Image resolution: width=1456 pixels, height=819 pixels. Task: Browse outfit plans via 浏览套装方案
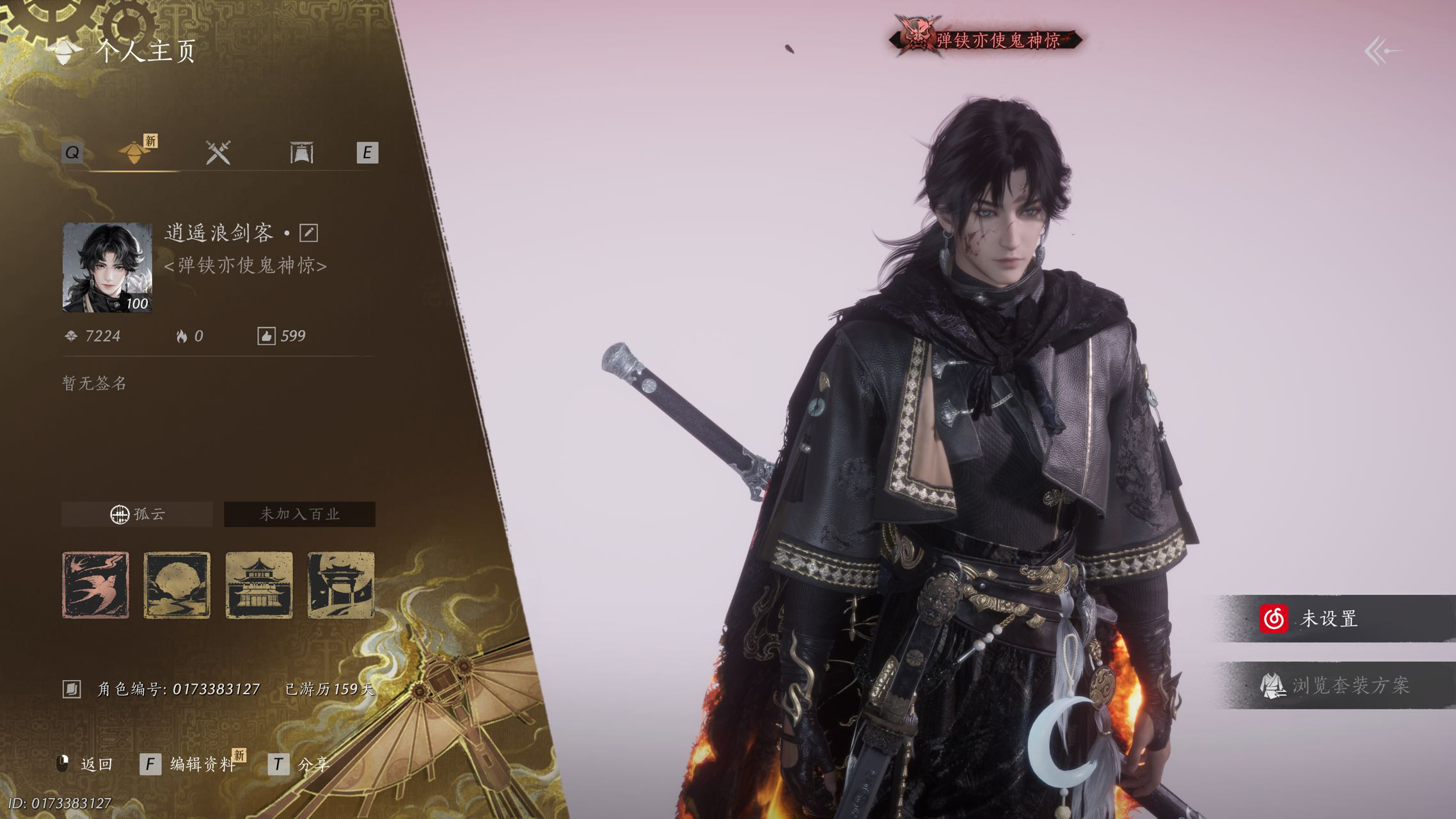(x=1337, y=686)
